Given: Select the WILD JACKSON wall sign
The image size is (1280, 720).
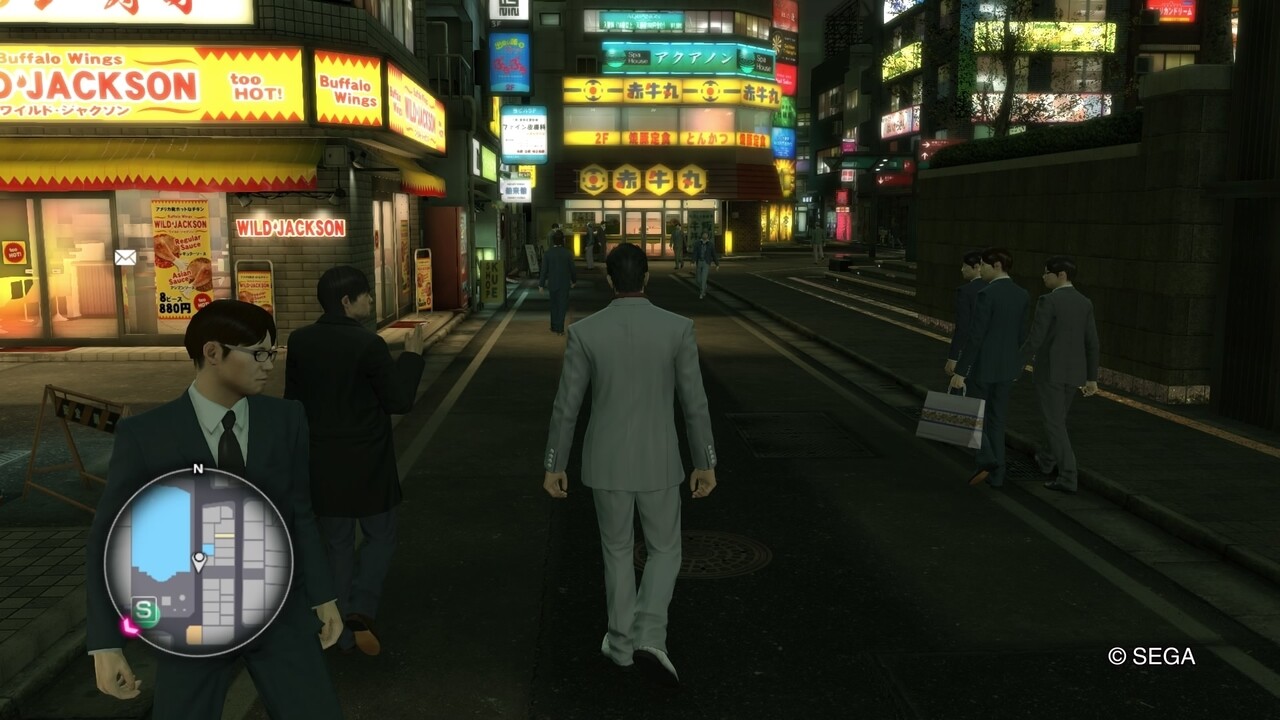Looking at the screenshot, I should click(x=290, y=225).
